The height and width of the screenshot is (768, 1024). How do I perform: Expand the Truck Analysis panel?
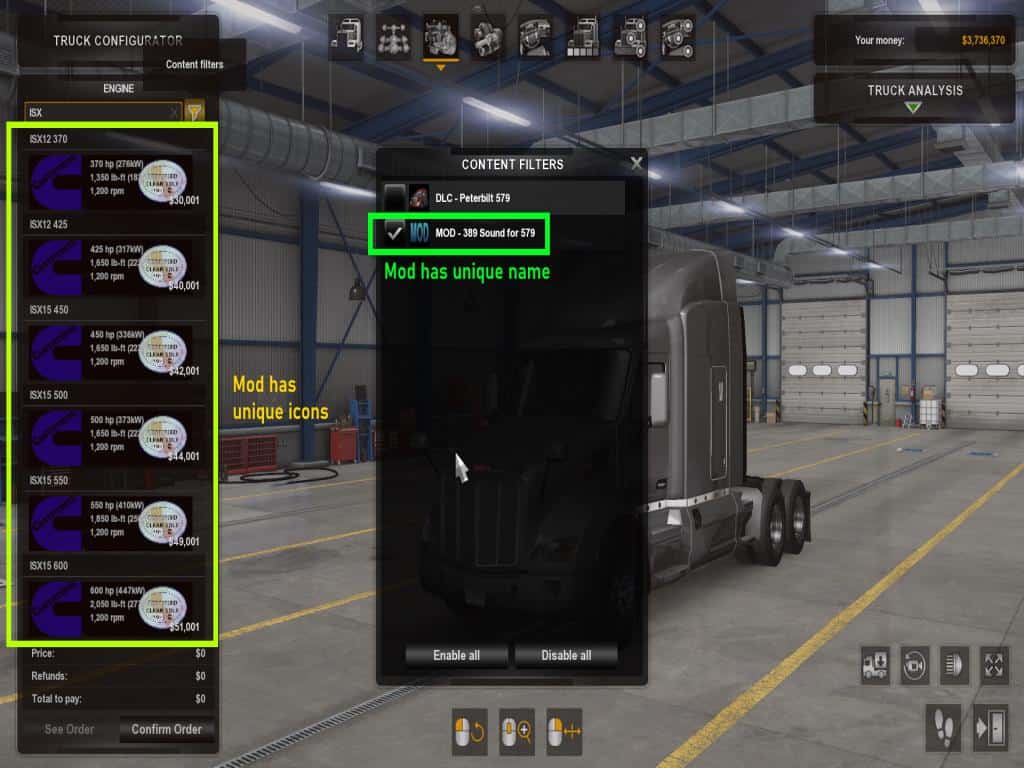914,97
